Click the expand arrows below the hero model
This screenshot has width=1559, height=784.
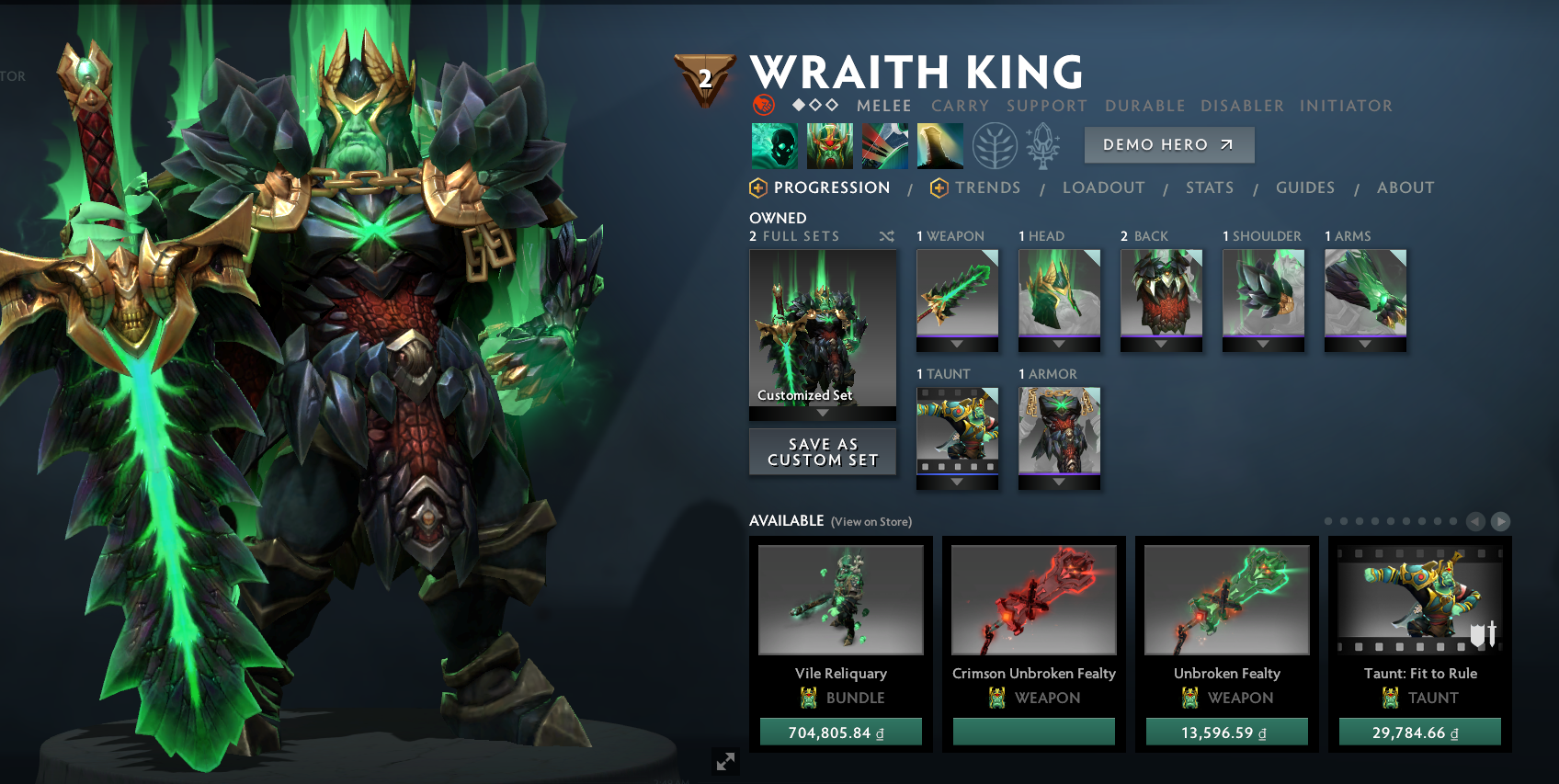click(725, 761)
